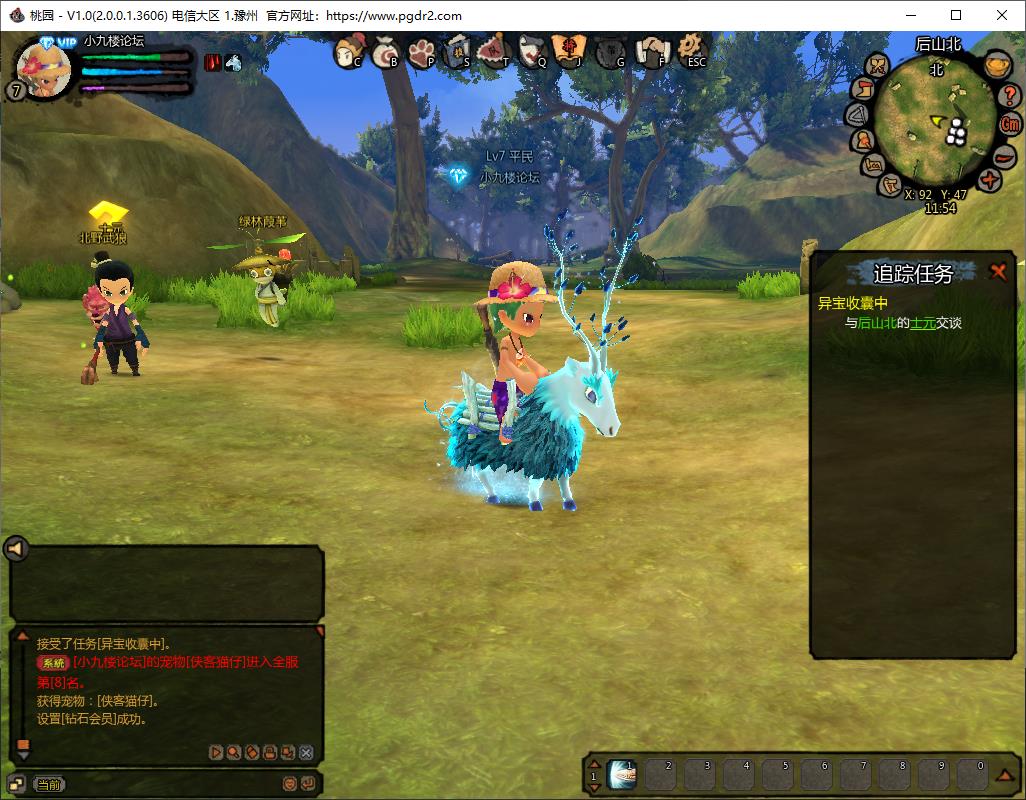Click the 当前 chat channel button
The image size is (1026, 800).
pos(48,785)
